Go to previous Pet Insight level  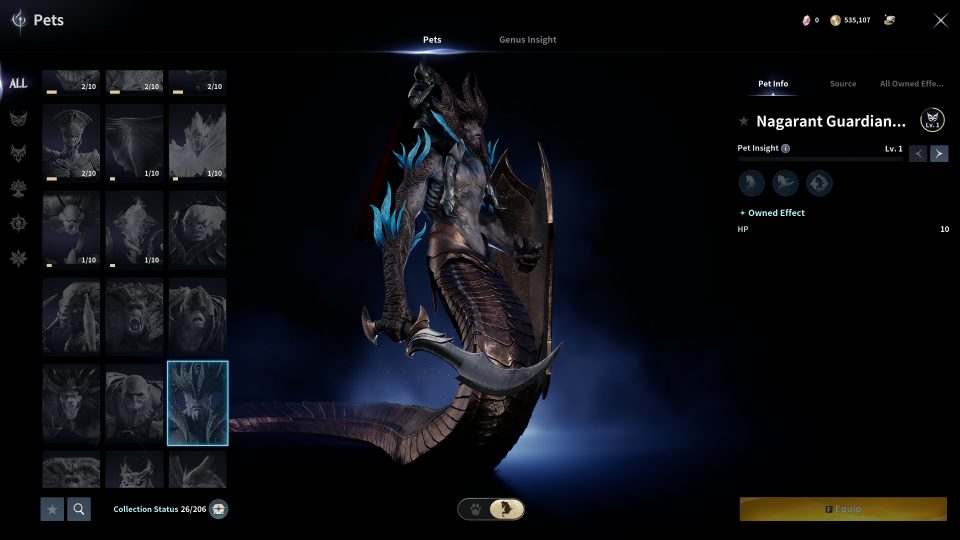pos(918,153)
